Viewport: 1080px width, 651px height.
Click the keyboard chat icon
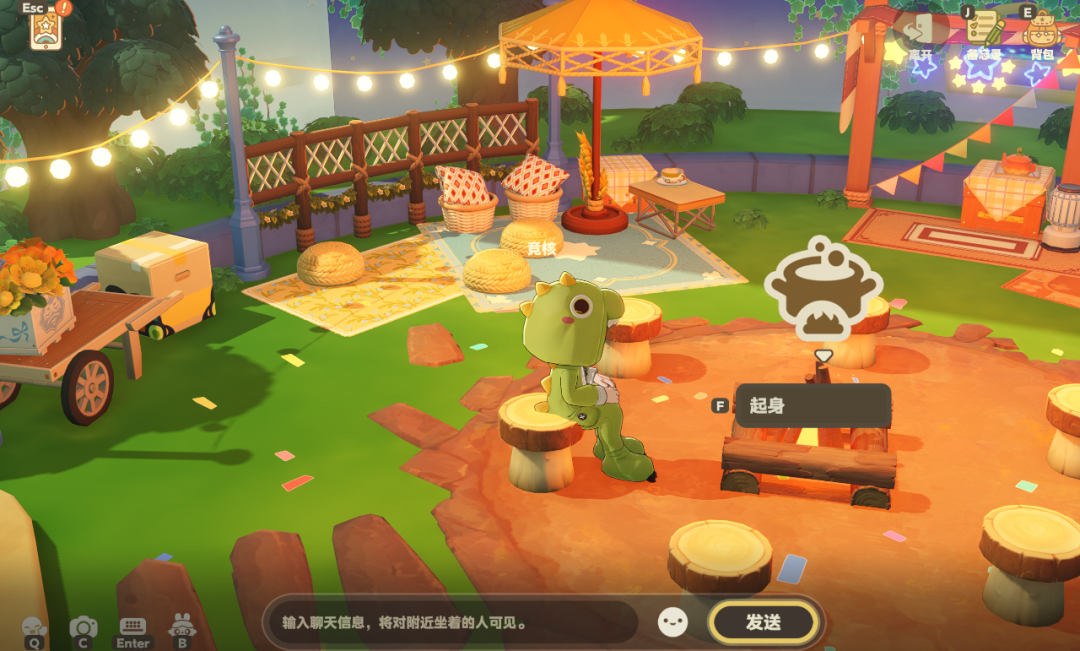132,625
